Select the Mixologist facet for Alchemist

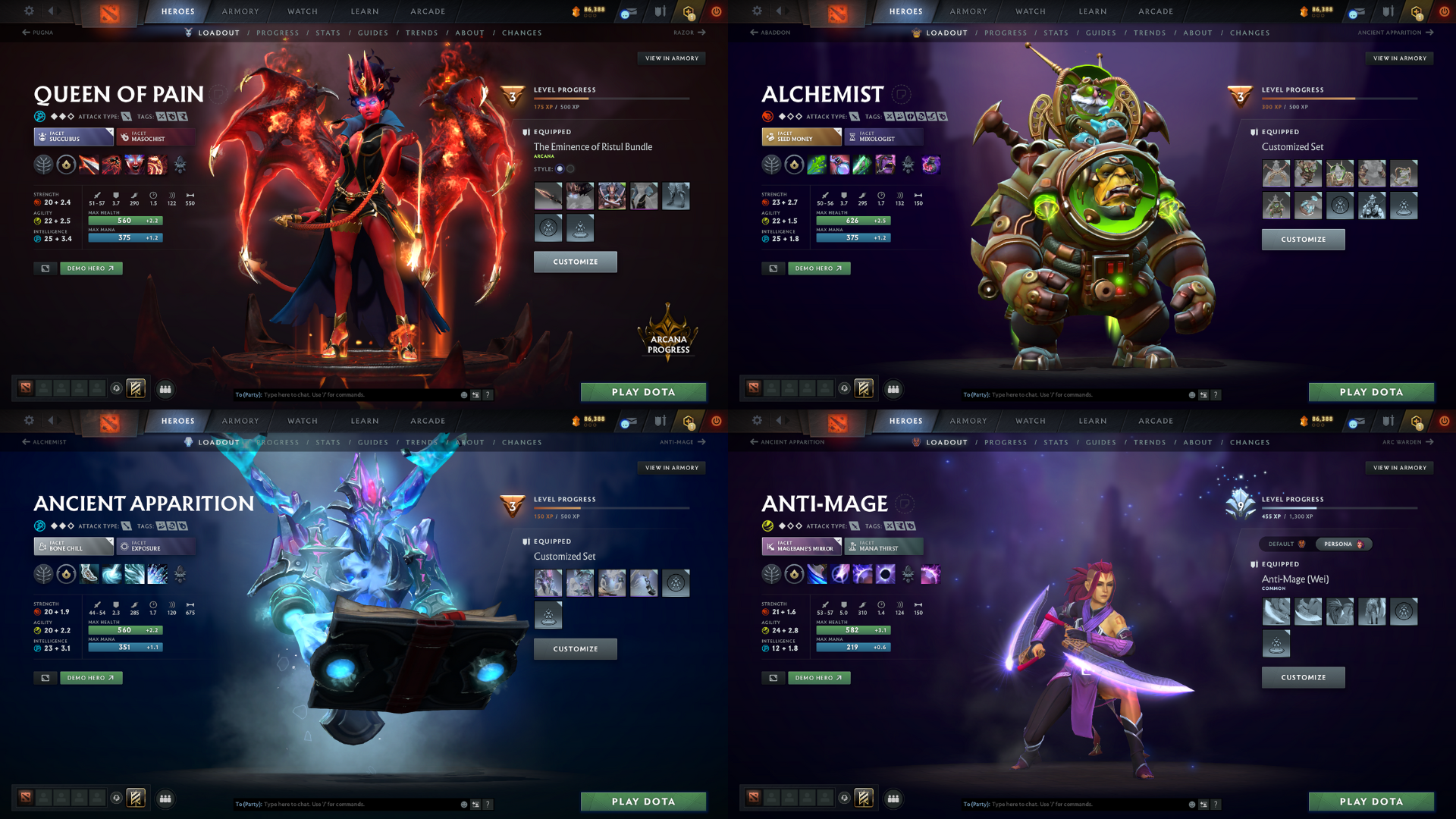pos(883,137)
